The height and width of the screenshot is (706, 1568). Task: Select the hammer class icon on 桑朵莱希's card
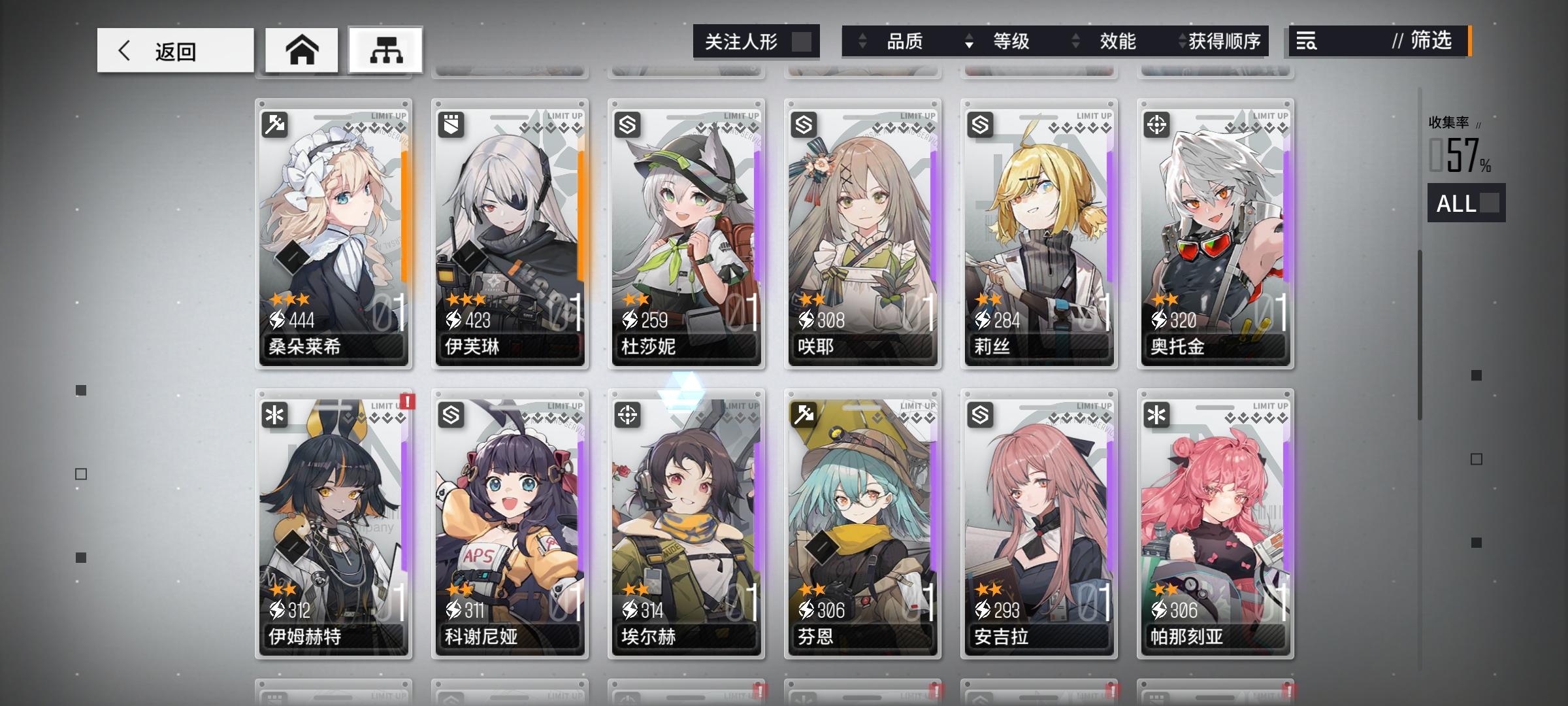click(275, 124)
